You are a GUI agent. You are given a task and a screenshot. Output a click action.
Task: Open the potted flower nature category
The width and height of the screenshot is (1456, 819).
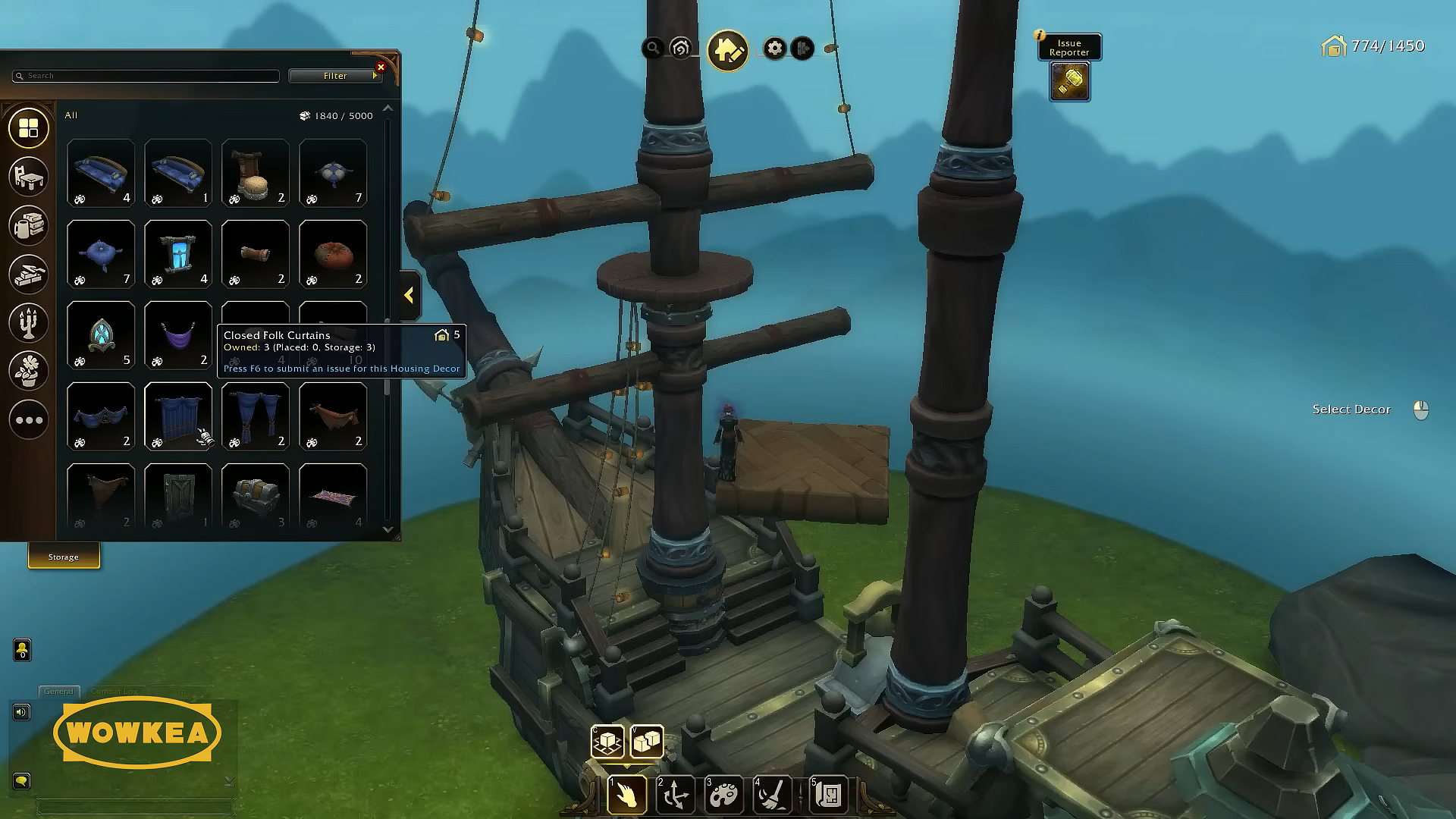(x=29, y=371)
